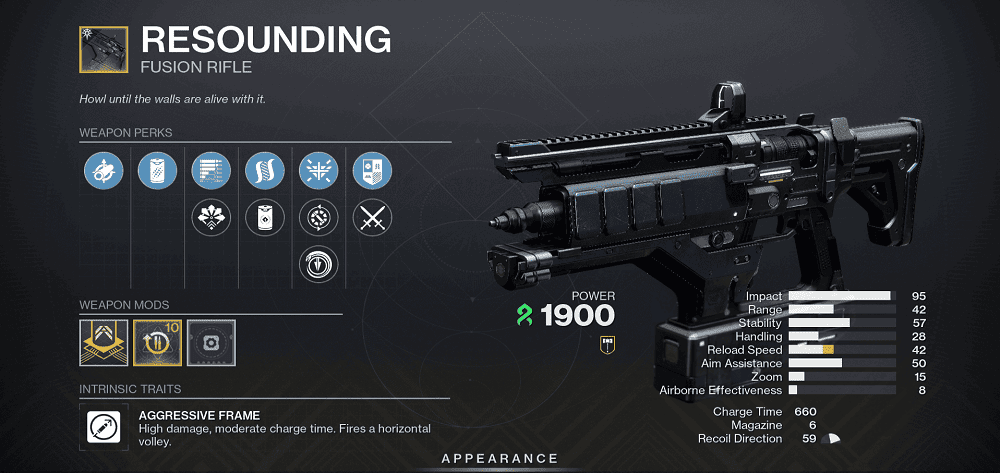Select the blue starburst perk icon
The height and width of the screenshot is (473, 1000).
(319, 171)
